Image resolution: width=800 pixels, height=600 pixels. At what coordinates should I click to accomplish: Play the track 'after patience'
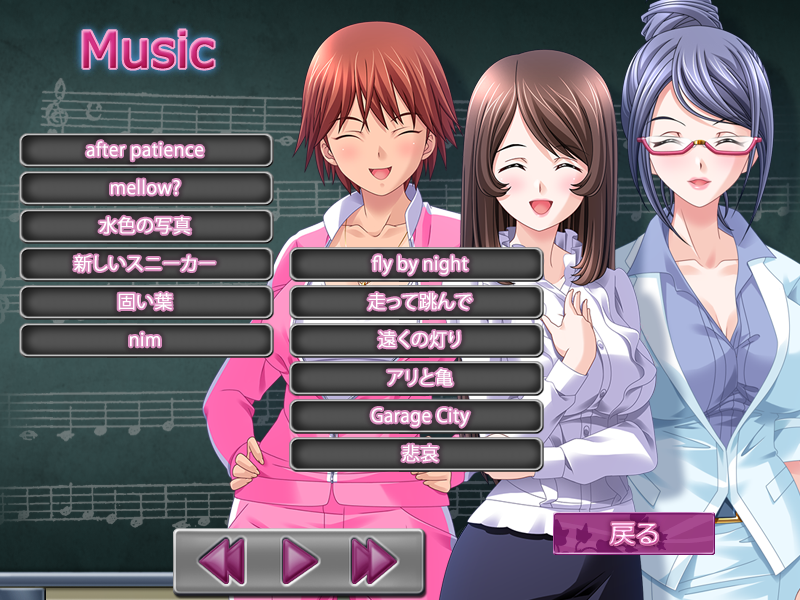(146, 150)
